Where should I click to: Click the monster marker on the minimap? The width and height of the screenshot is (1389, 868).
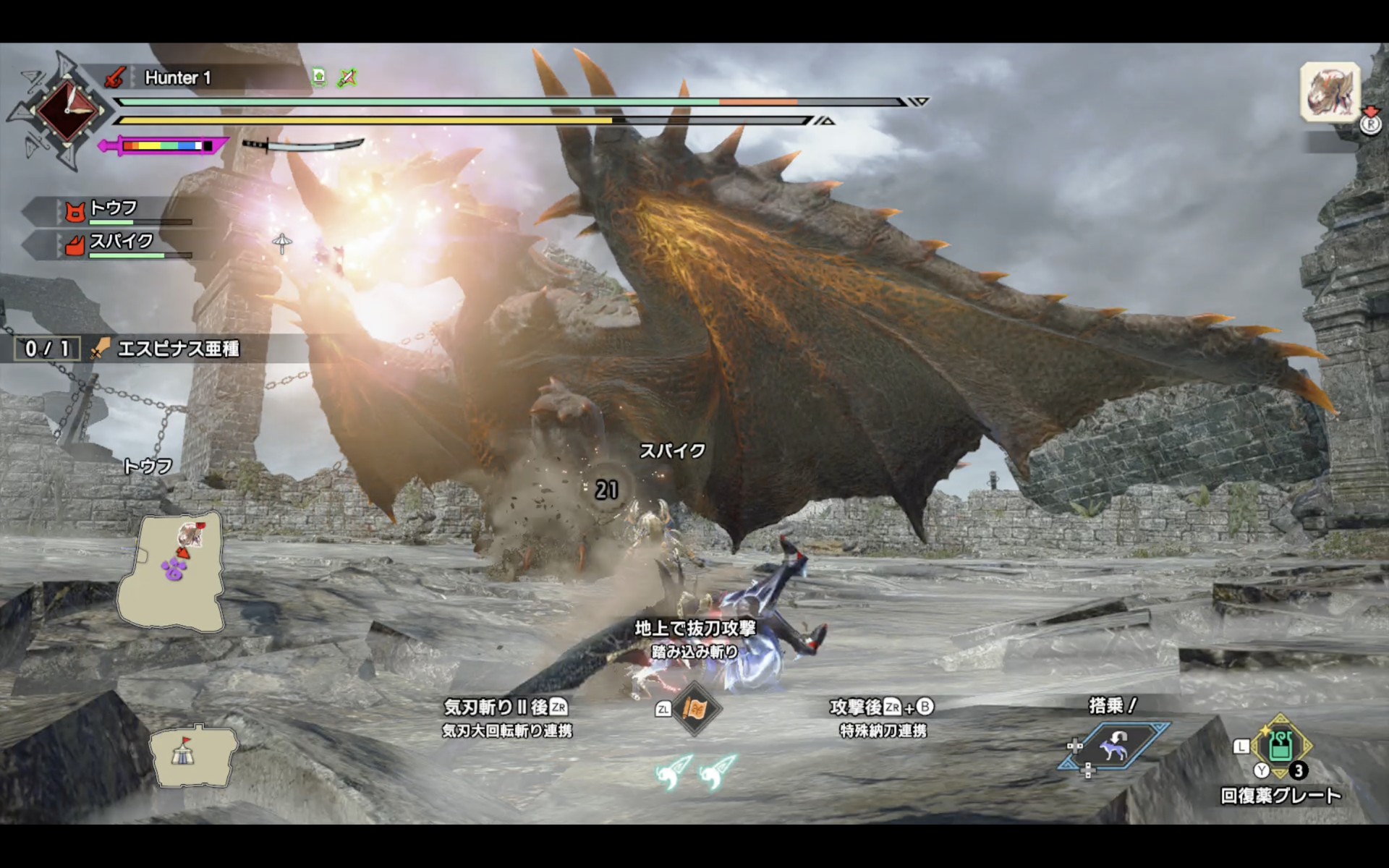click(x=191, y=535)
